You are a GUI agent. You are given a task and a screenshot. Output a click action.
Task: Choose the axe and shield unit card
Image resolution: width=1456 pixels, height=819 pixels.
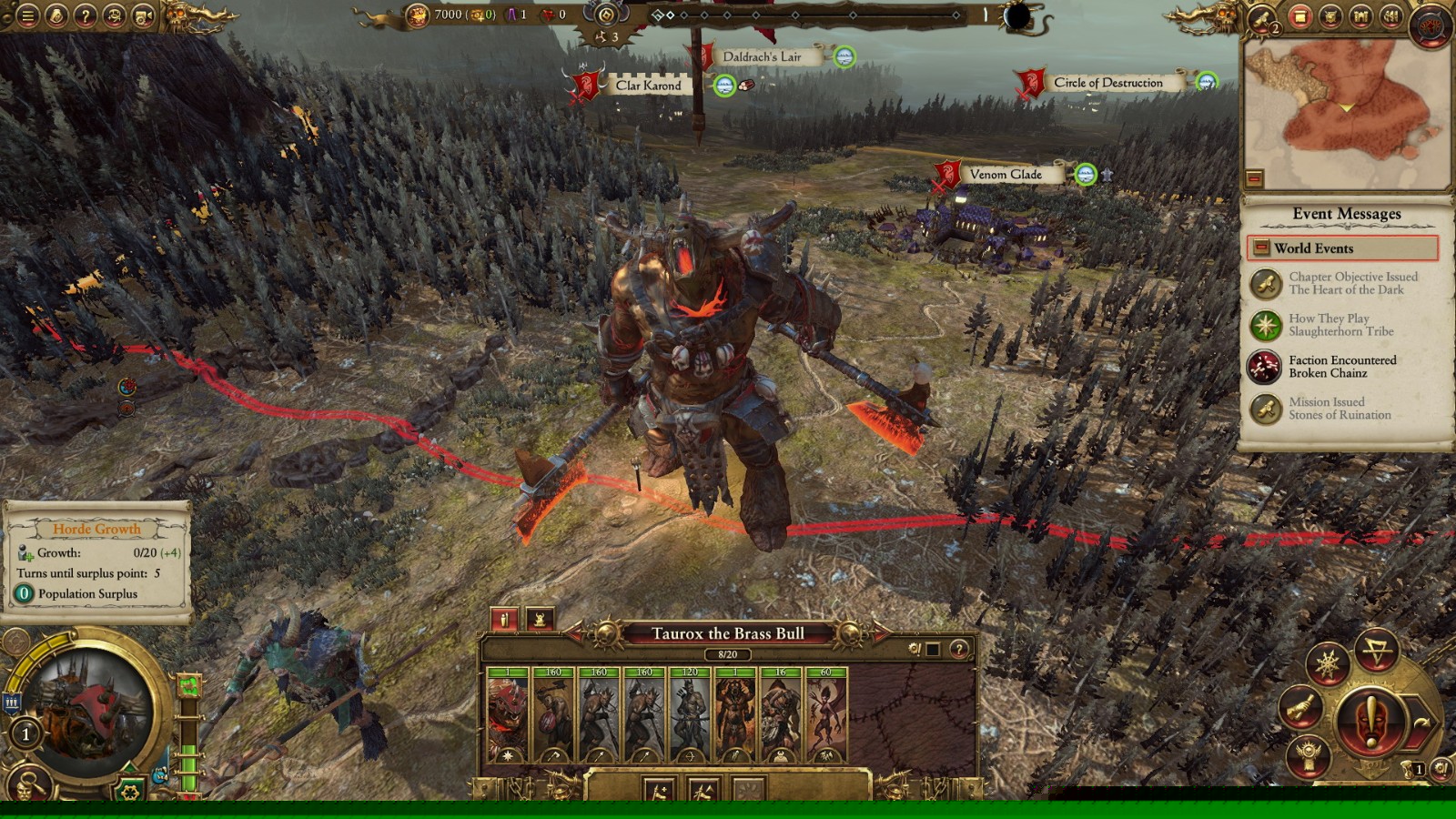pos(553,715)
